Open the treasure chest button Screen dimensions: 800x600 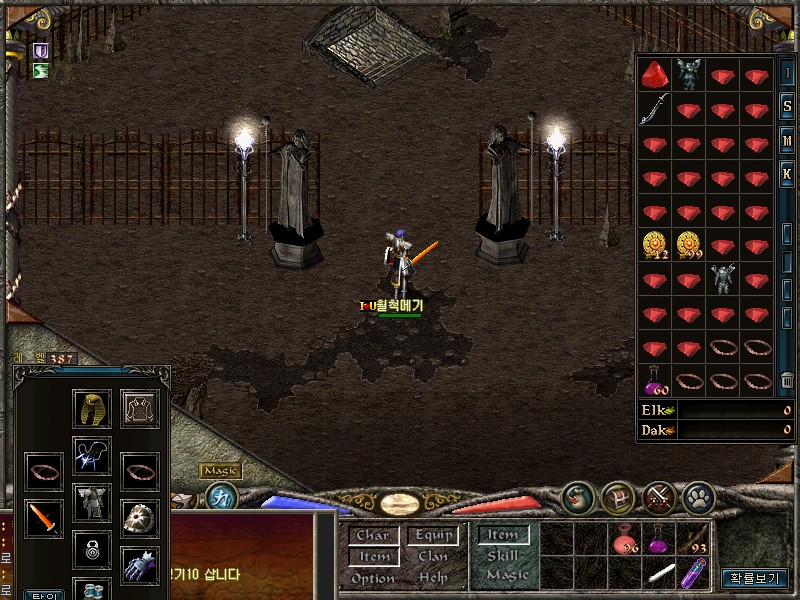[618, 496]
